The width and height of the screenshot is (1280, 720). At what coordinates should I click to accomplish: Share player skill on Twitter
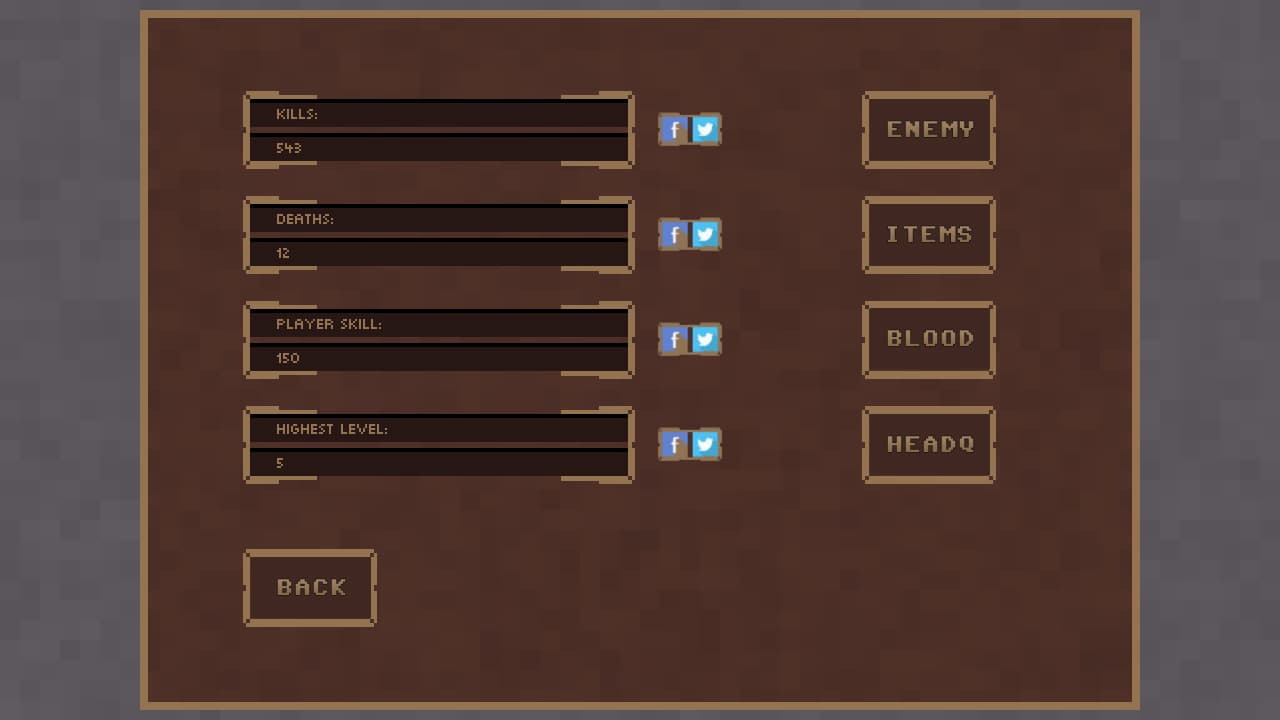[705, 340]
